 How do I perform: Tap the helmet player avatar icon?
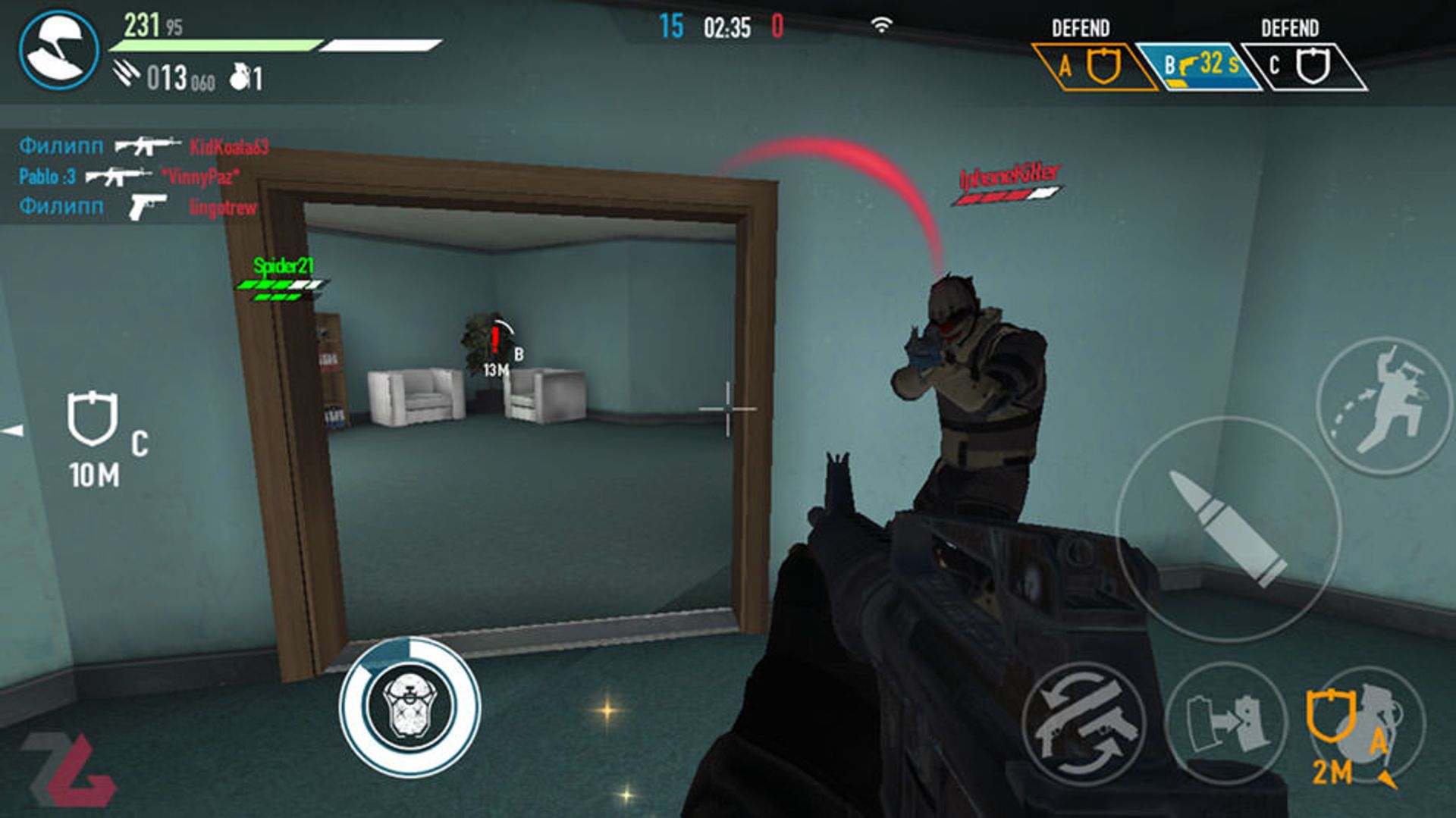[58, 50]
